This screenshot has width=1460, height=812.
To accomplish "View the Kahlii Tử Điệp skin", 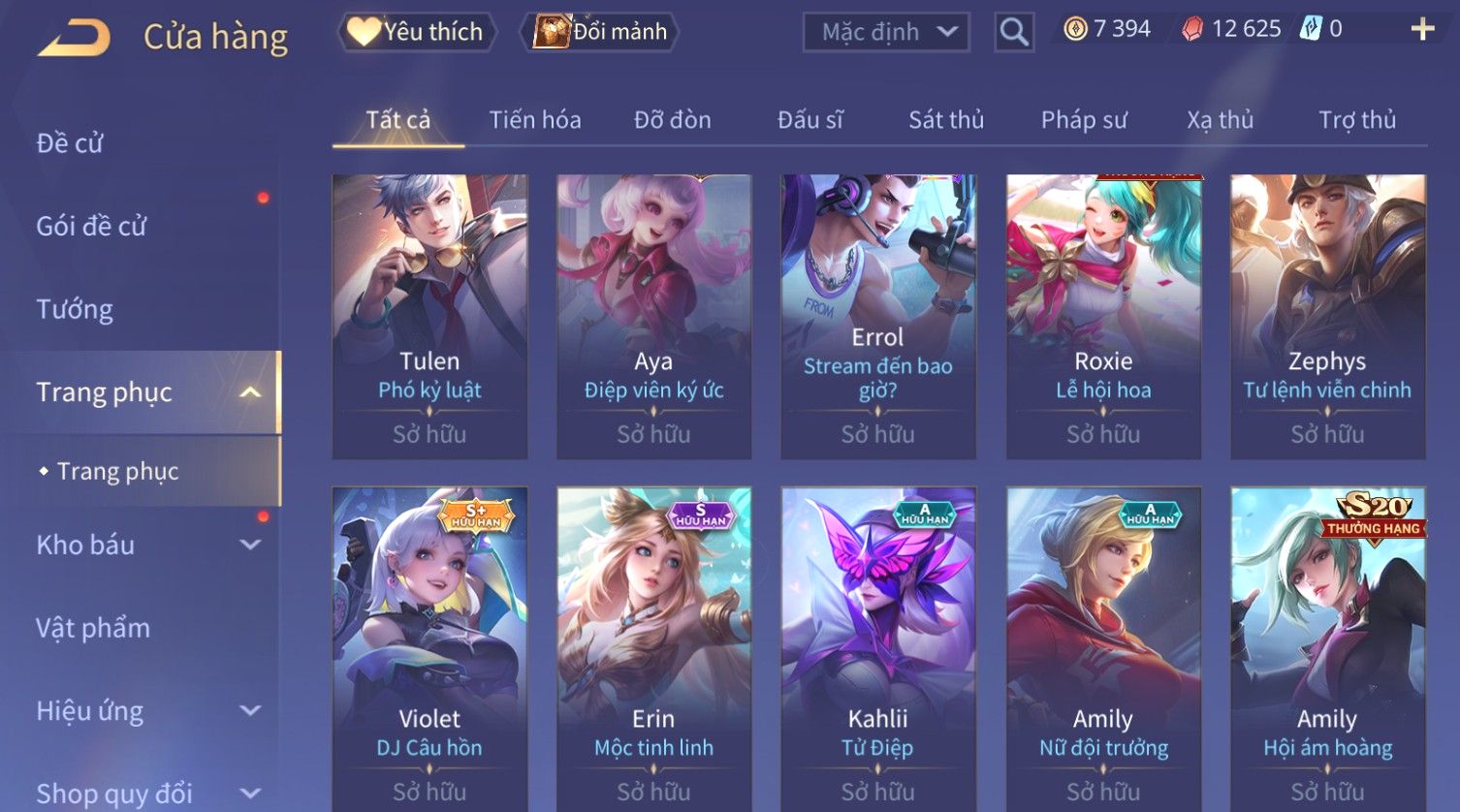I will point(878,649).
